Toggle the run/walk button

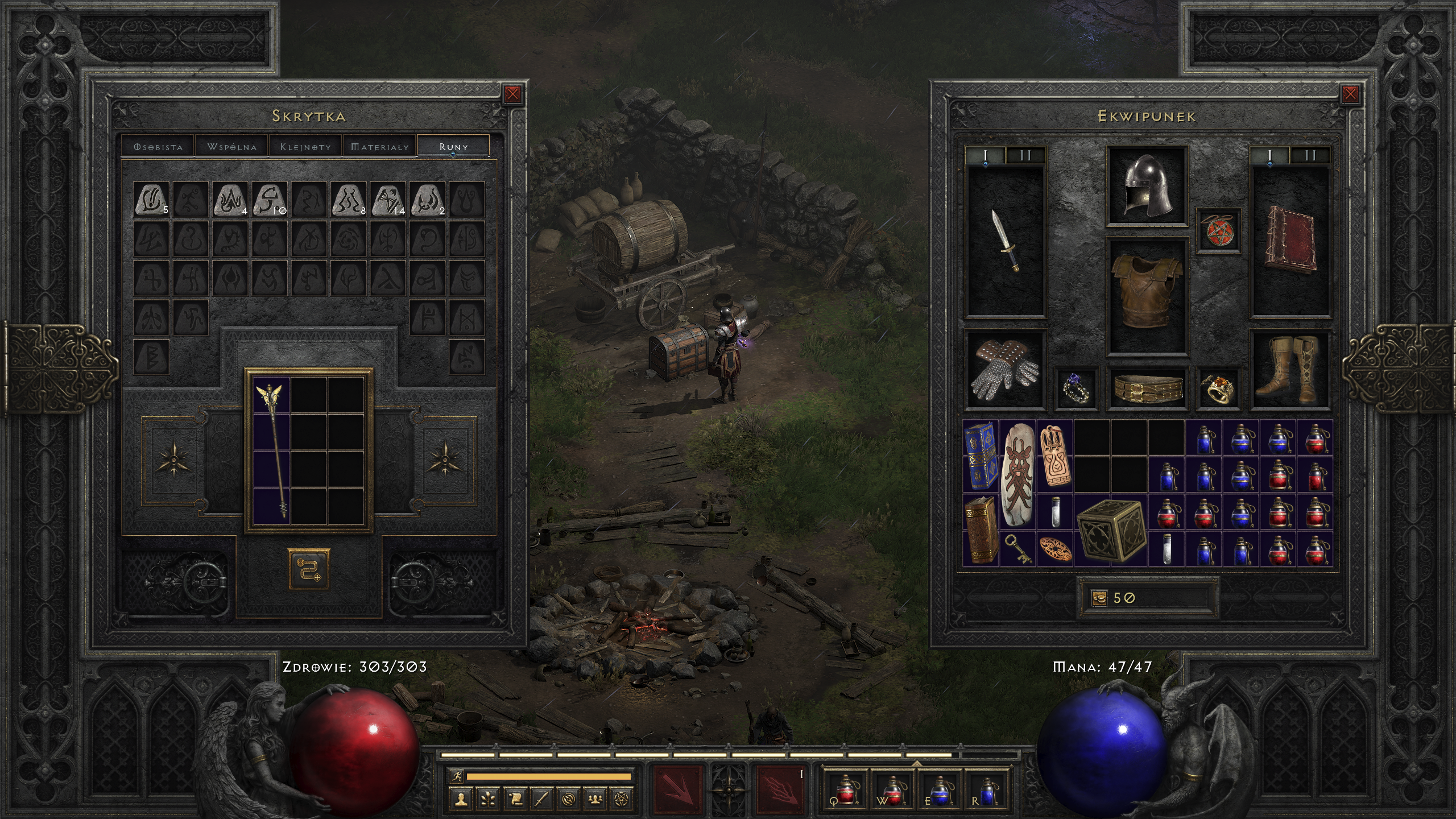pos(456,776)
